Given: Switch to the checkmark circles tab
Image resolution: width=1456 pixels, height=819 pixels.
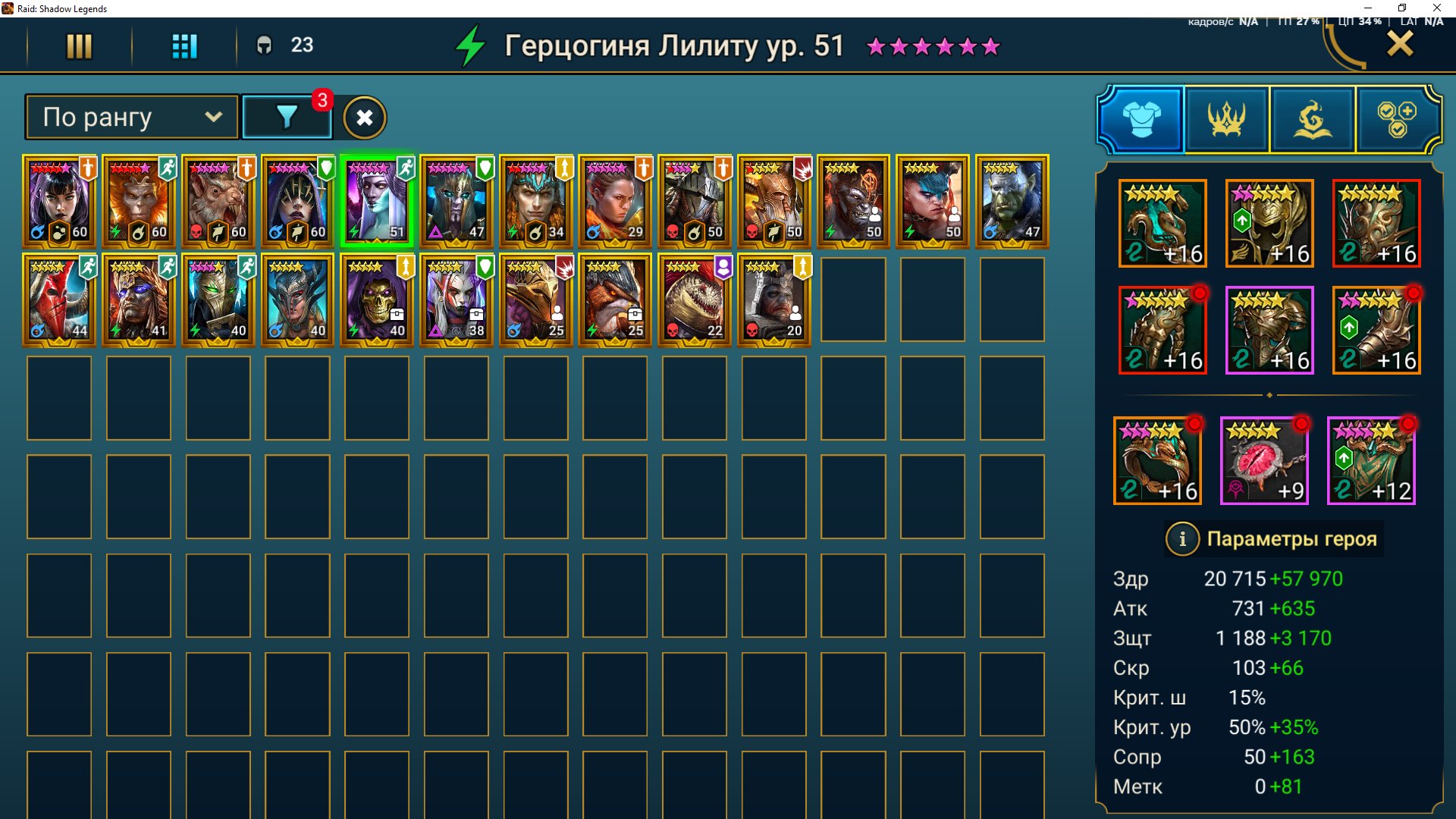Looking at the screenshot, I should pos(1397,119).
